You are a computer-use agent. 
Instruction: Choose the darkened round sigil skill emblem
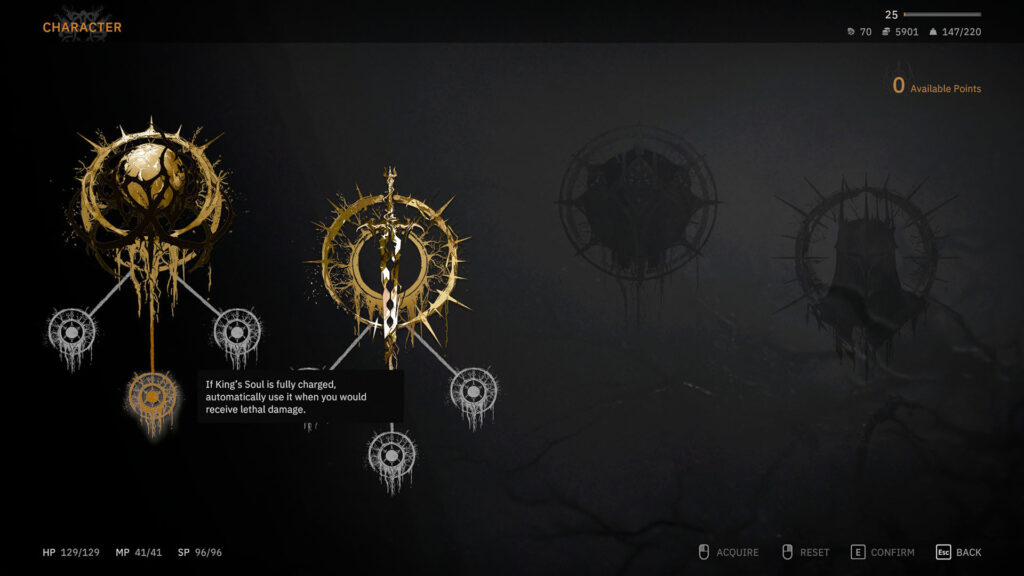[637, 203]
